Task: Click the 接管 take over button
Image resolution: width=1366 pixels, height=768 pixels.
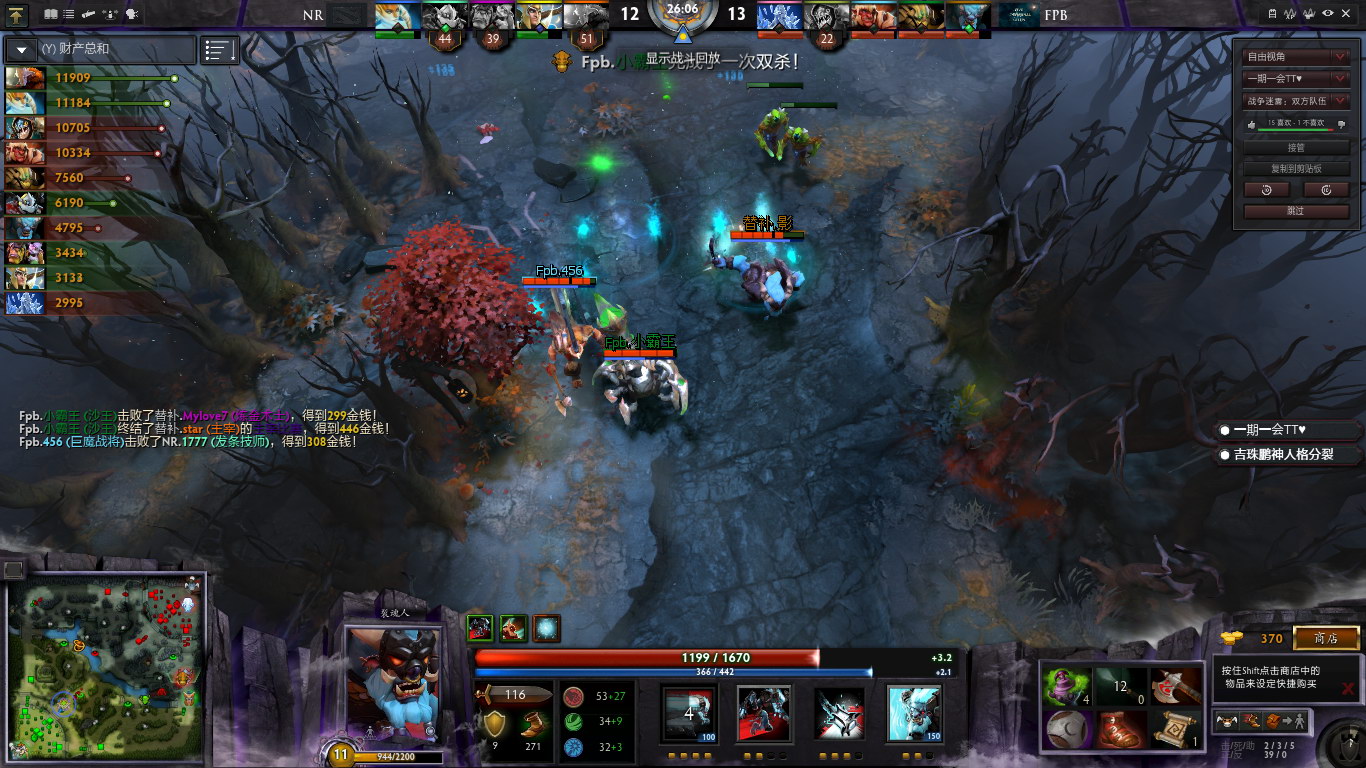Action: point(1297,147)
